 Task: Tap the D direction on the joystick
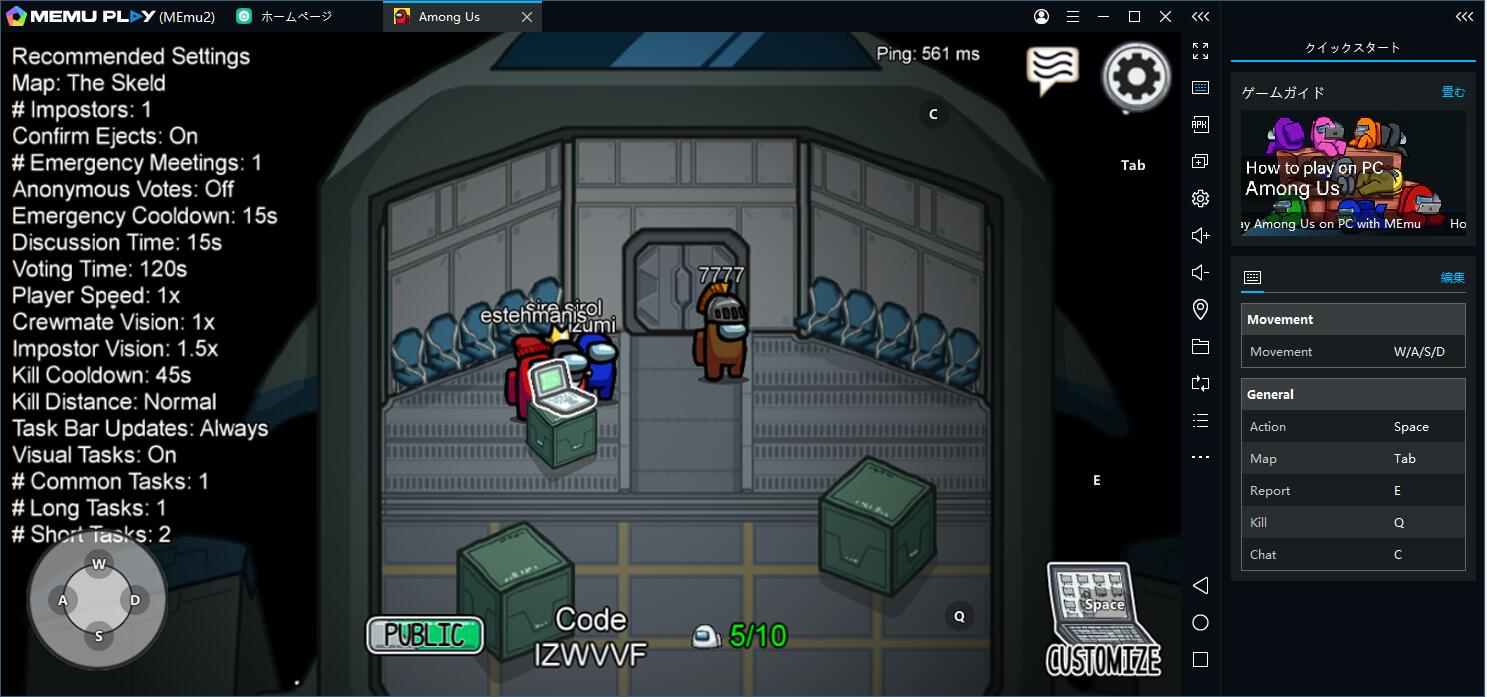(135, 600)
